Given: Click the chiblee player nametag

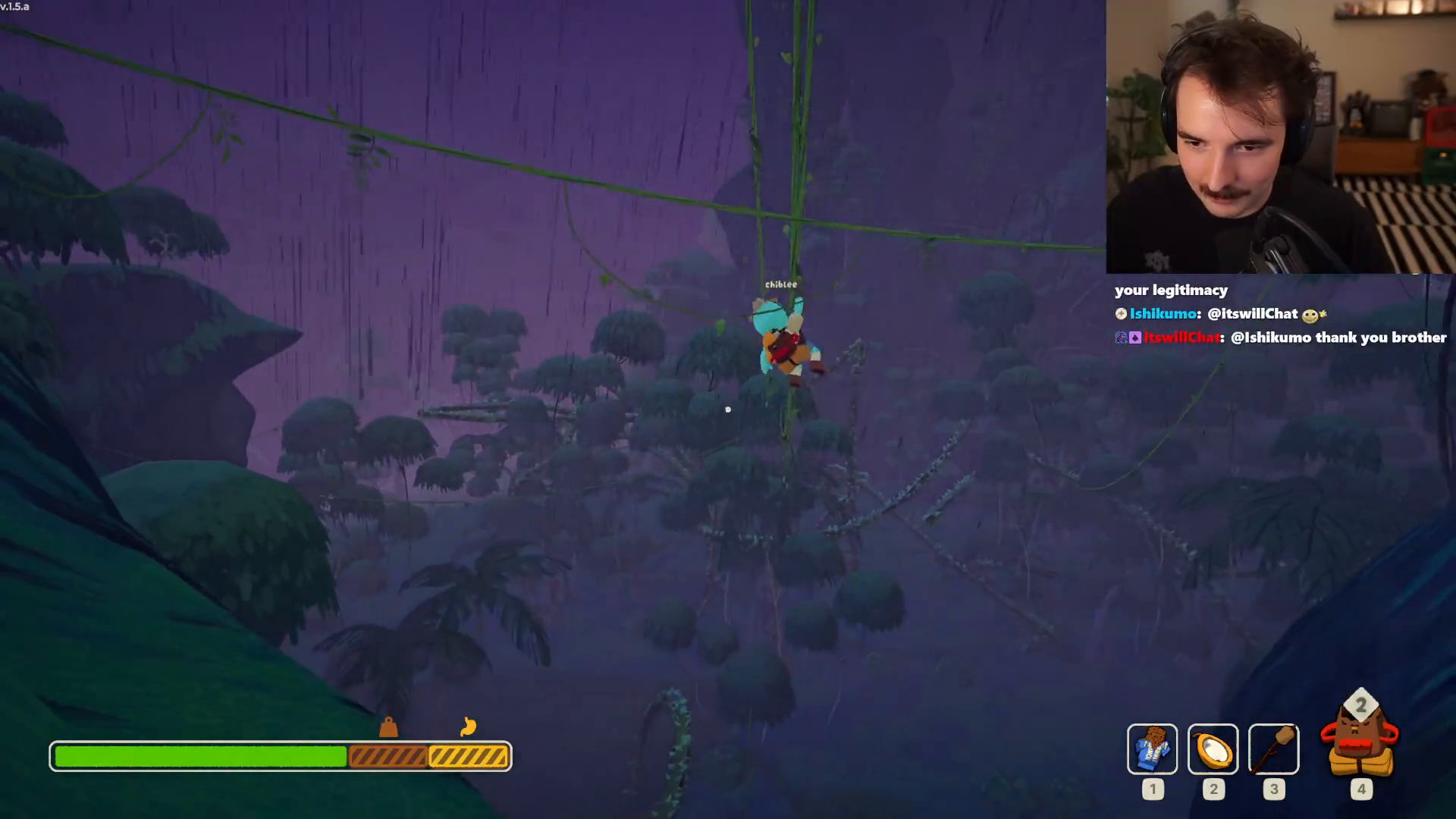Looking at the screenshot, I should tap(780, 284).
